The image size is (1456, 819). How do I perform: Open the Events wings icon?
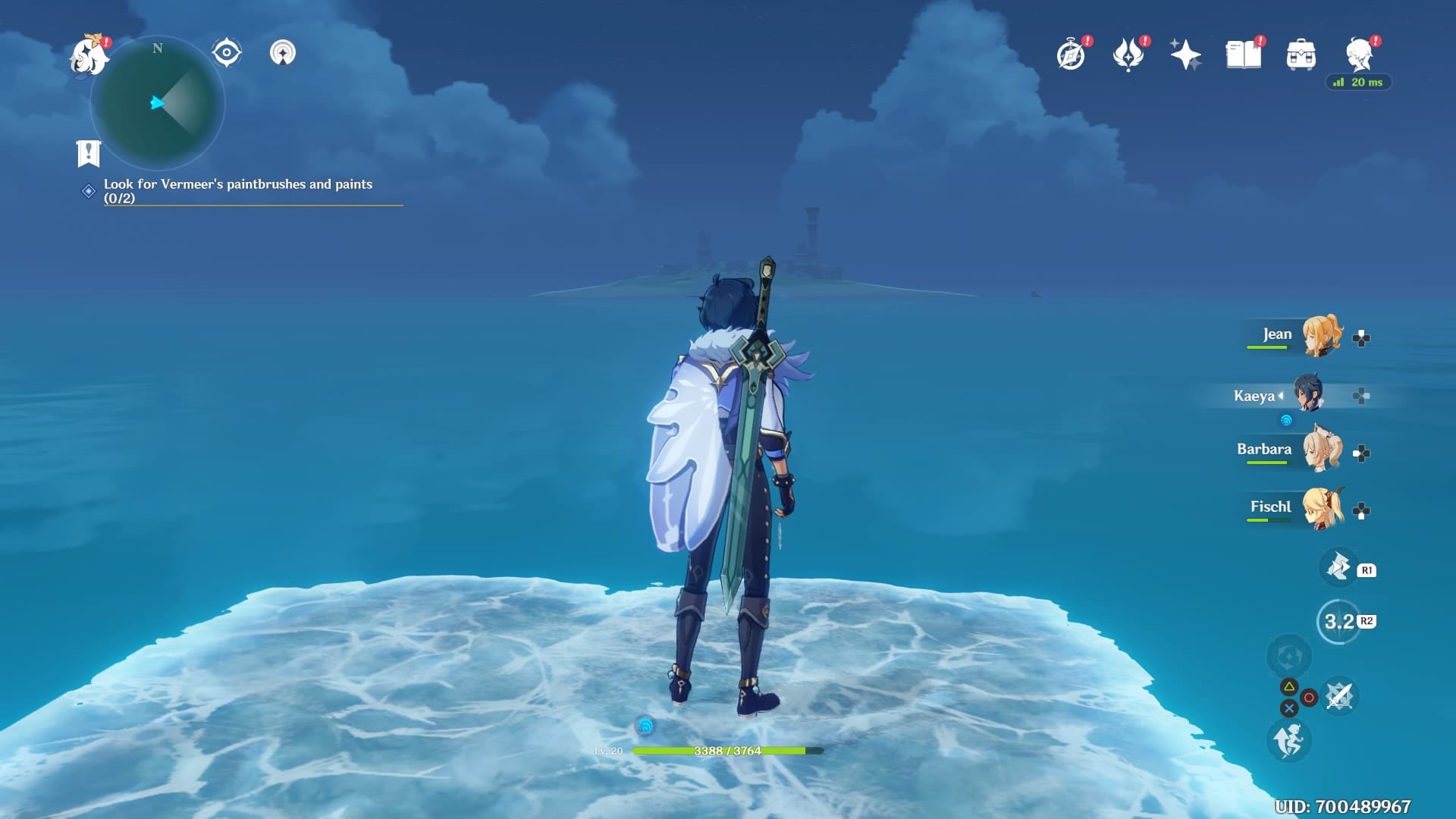1129,53
